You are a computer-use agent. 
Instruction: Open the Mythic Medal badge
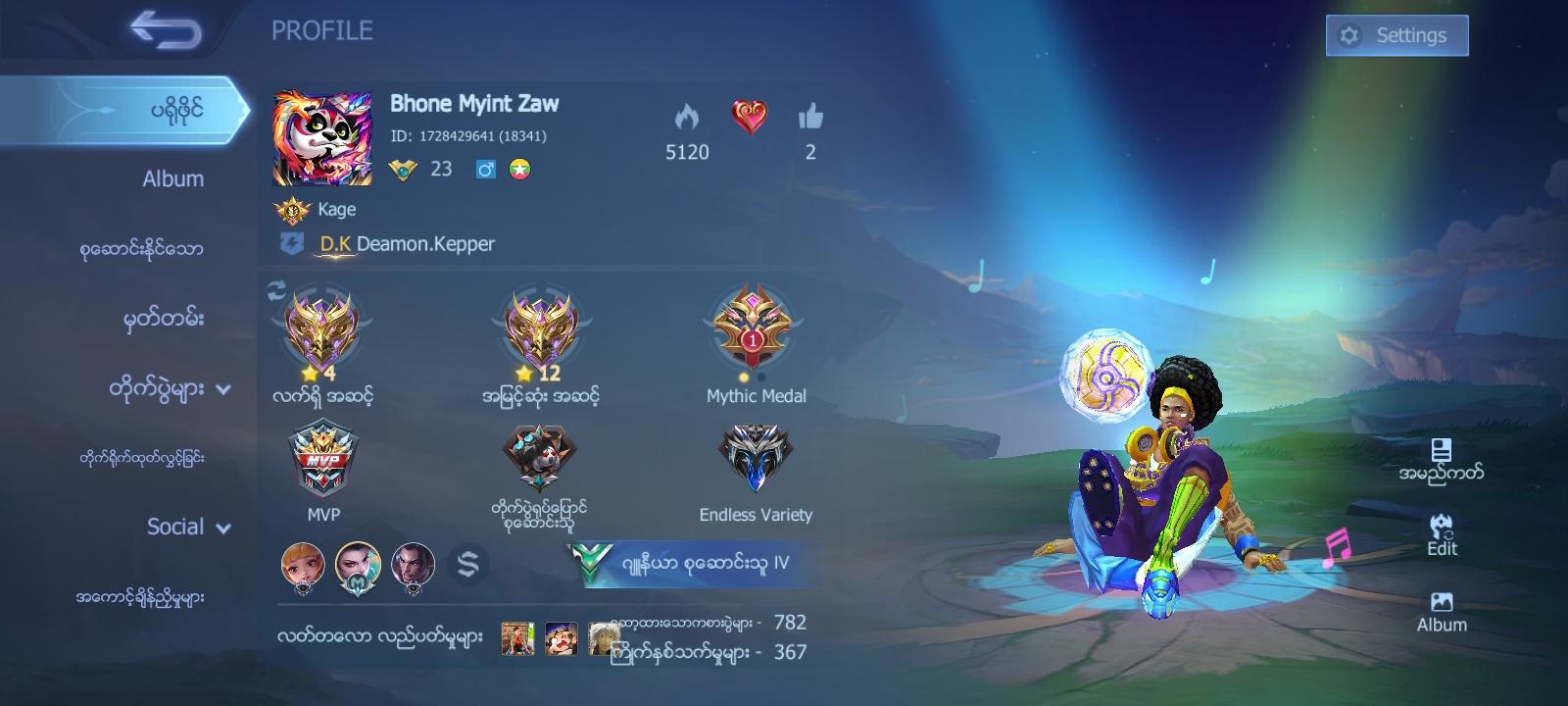coord(755,331)
